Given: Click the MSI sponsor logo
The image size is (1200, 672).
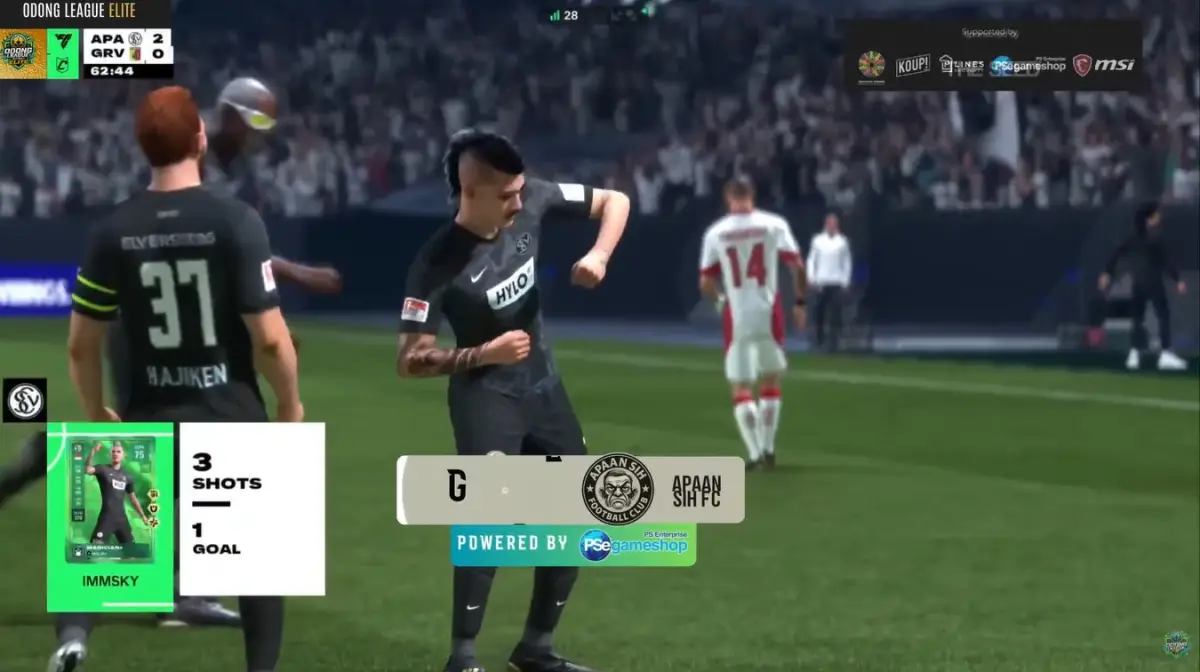Looking at the screenshot, I should click(x=1104, y=65).
